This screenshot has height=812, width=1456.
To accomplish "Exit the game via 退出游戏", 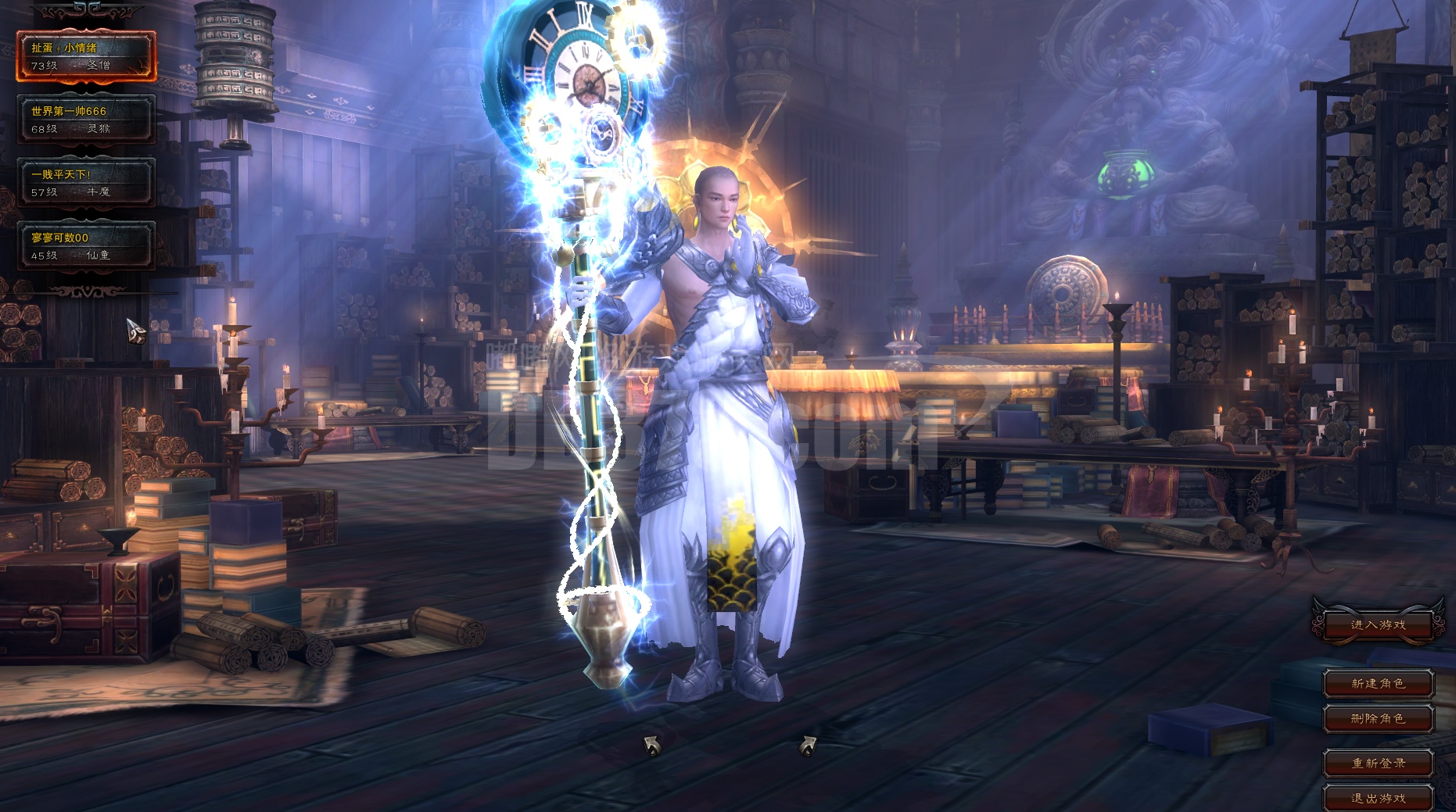I will coord(1378,799).
